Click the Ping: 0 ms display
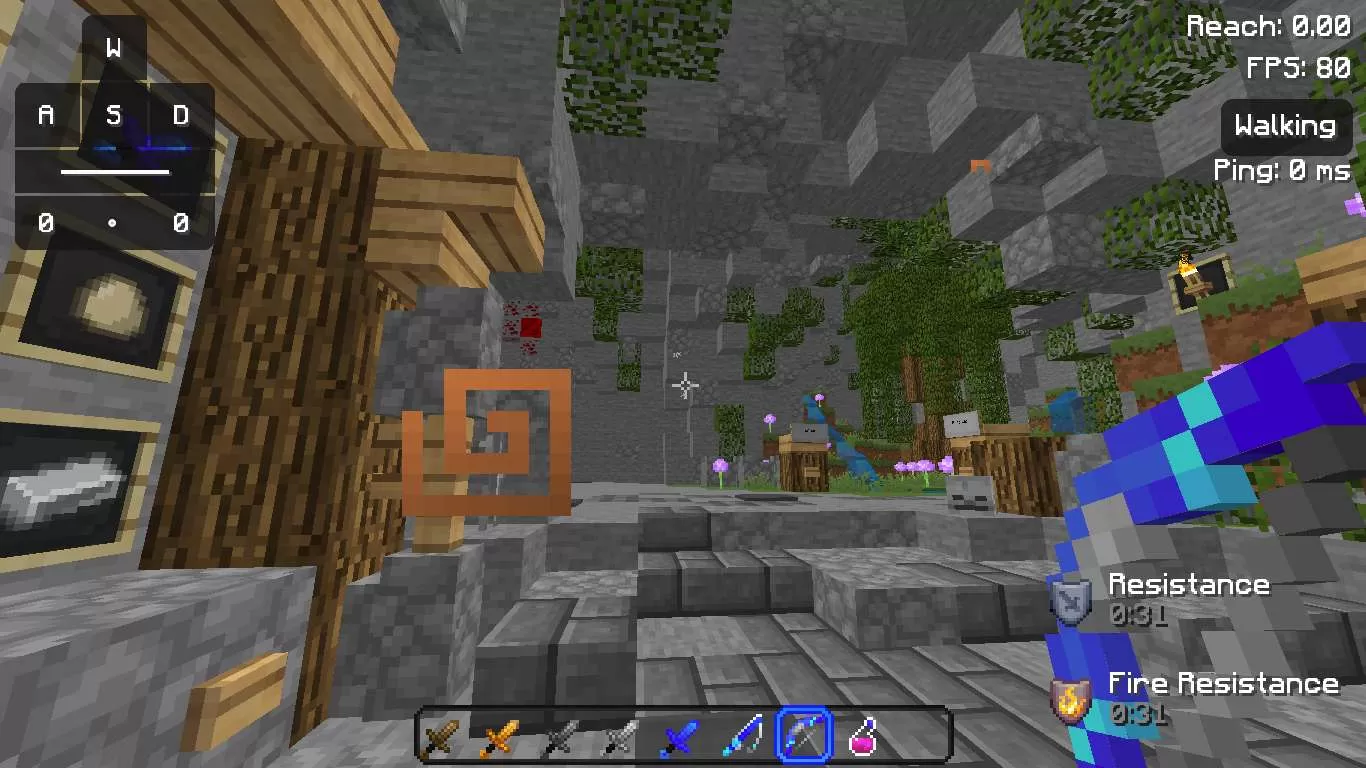This screenshot has width=1366, height=768. pyautogui.click(x=1284, y=170)
